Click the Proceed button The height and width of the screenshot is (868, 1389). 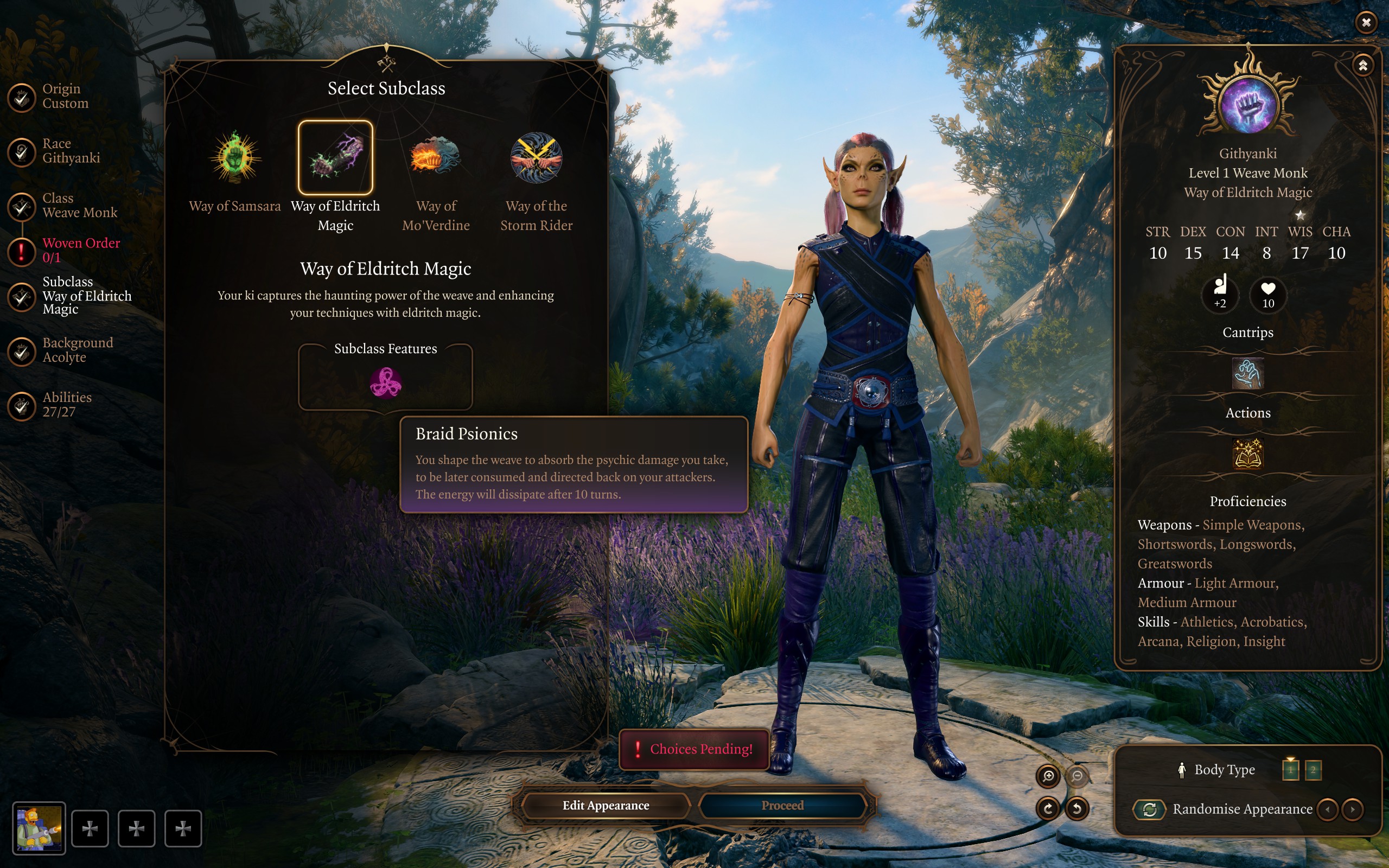click(782, 806)
